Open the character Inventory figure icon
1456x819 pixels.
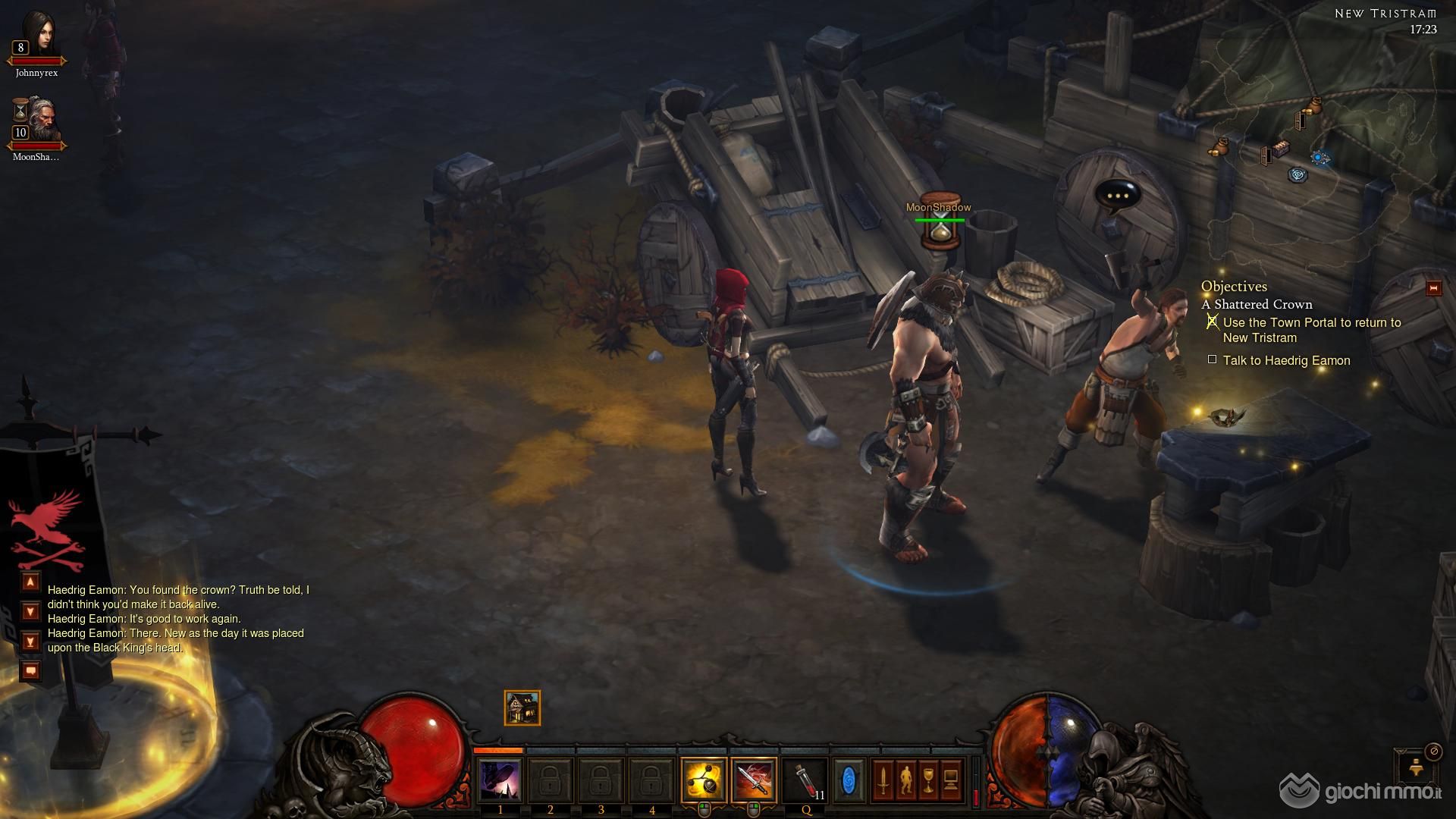(x=905, y=780)
